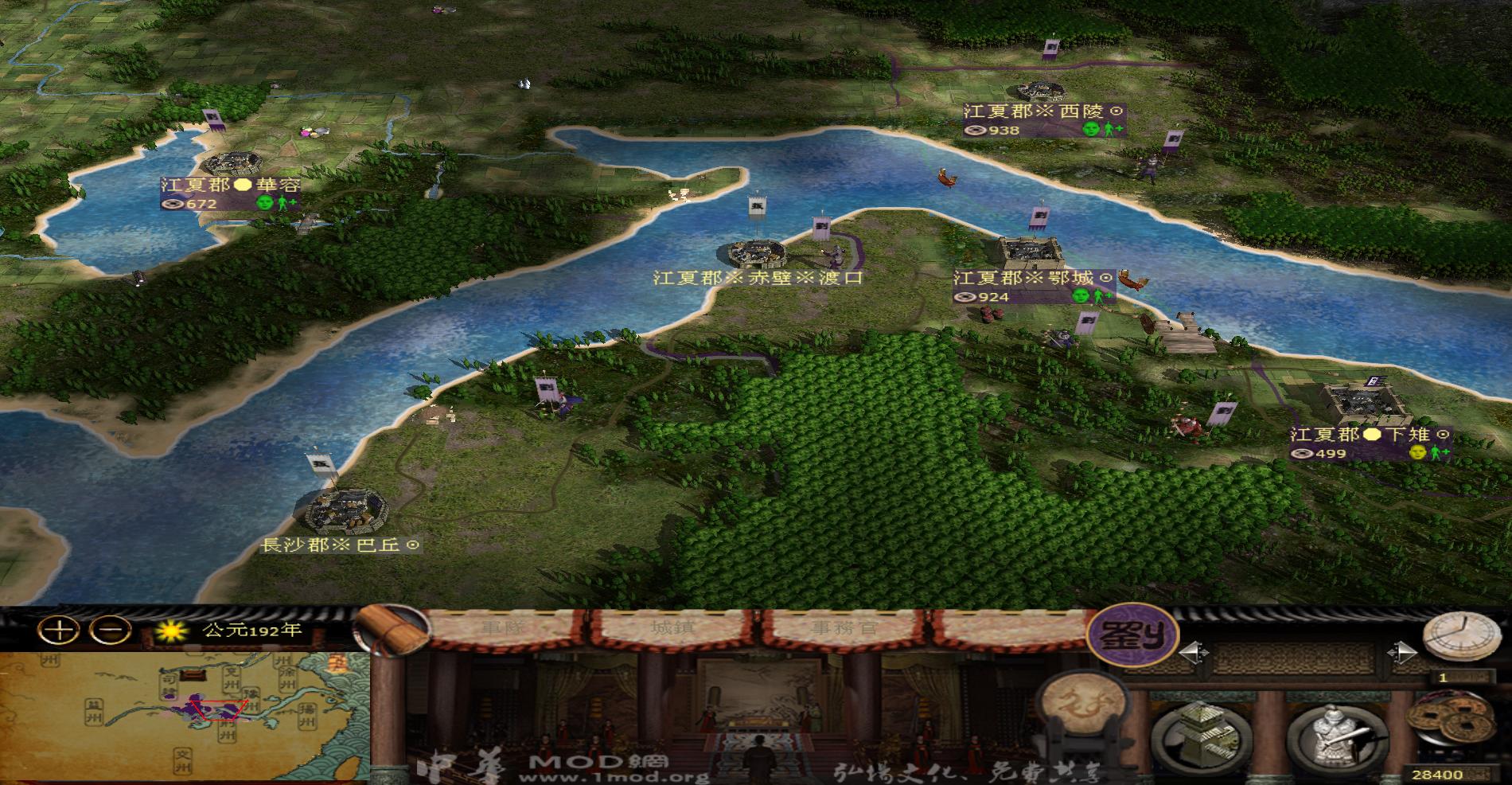Click 荆州 on the minimap

pyautogui.click(x=227, y=731)
